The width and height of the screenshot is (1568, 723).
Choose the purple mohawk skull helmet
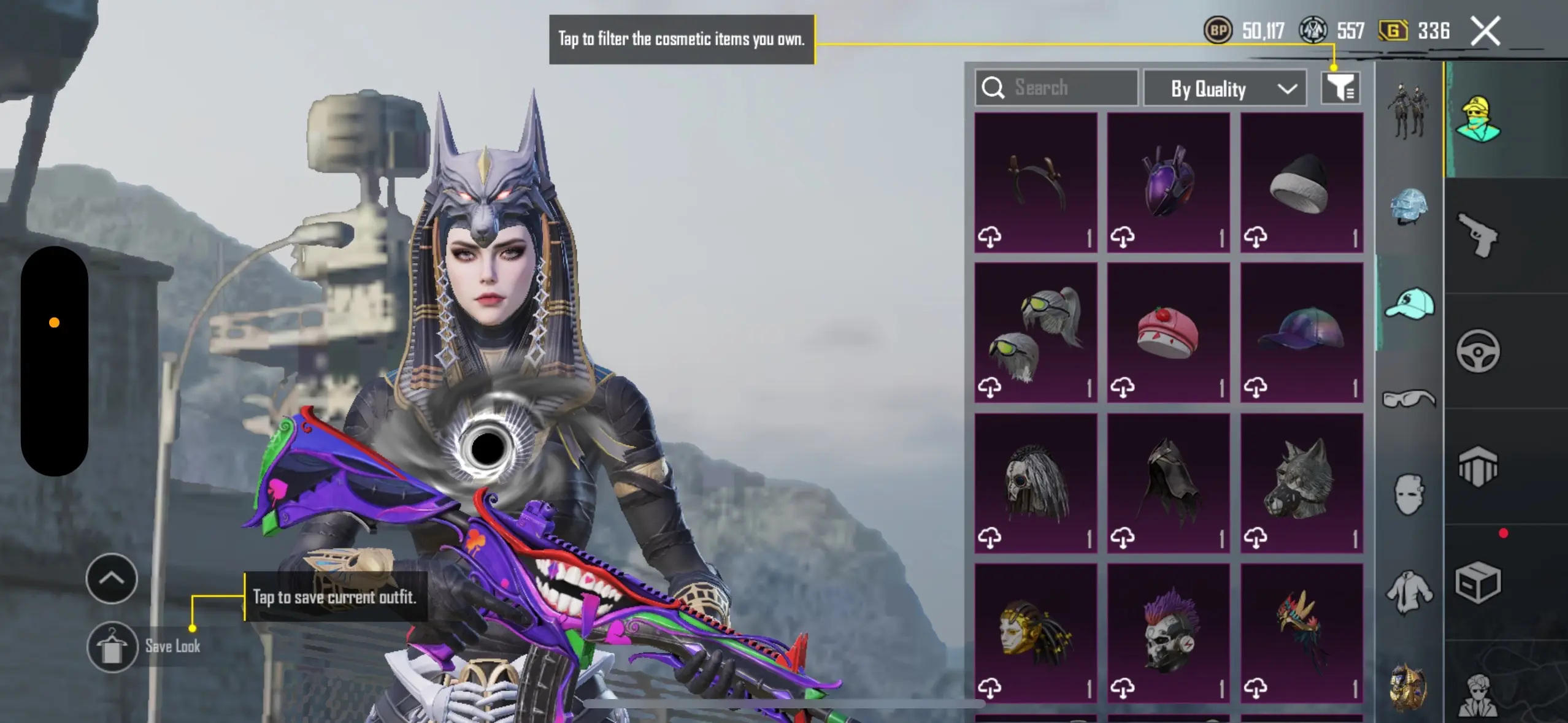click(x=1168, y=633)
